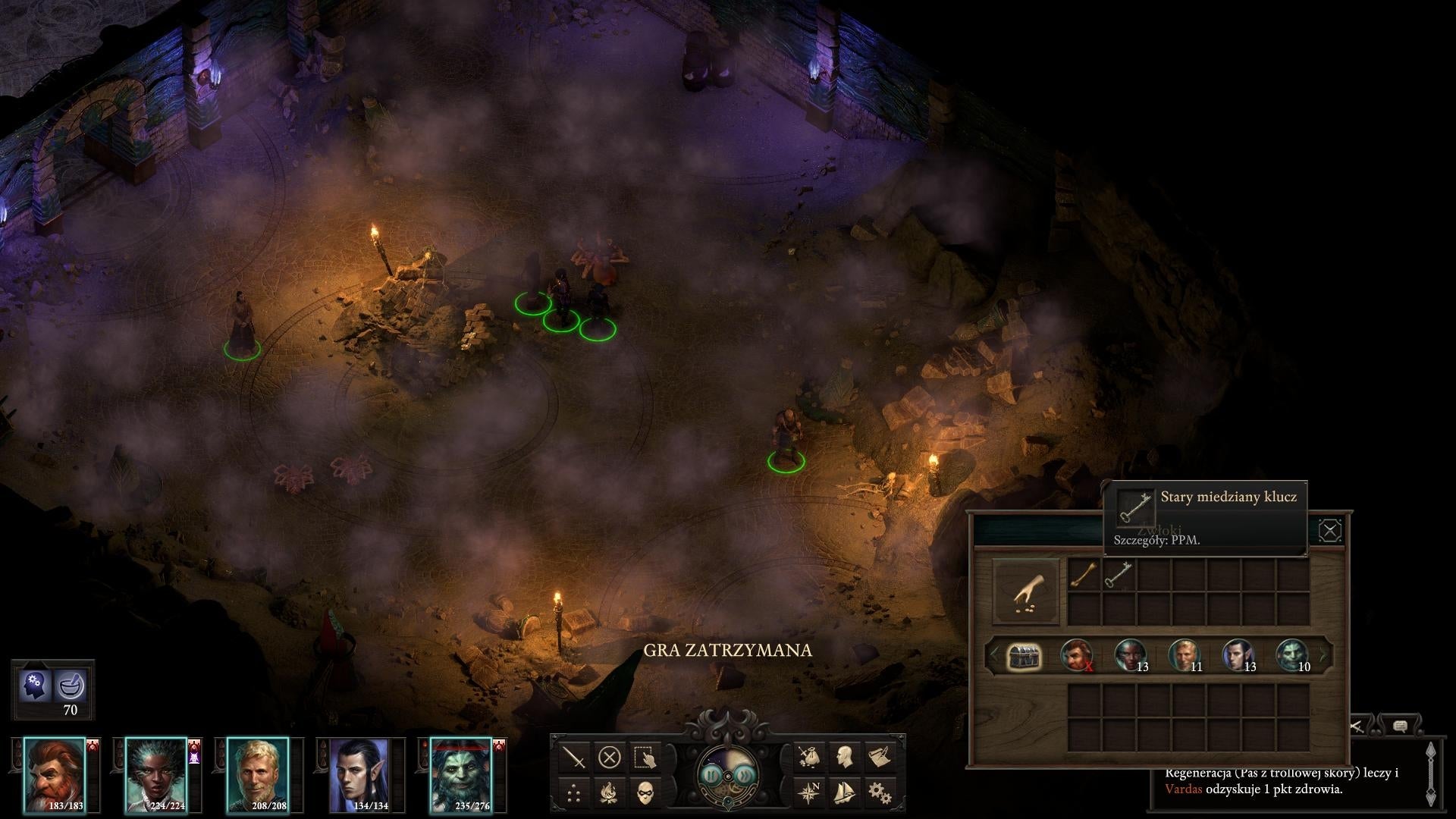The image size is (1456, 819).
Task: Open the options gears menu
Action: coord(880,793)
